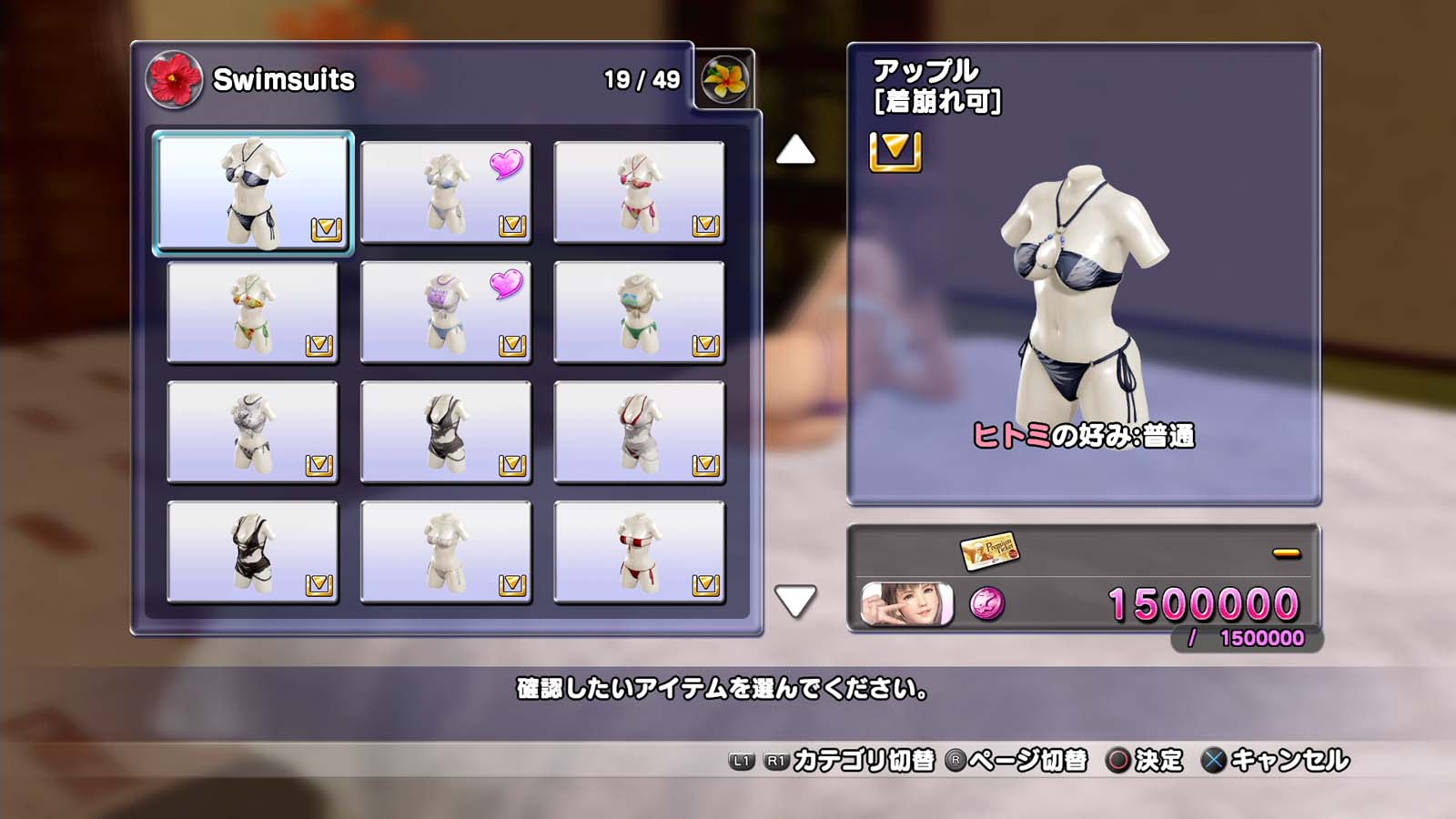The image size is (1456, 819).
Task: Choose the light blue bikini with heart
Action: tap(446, 193)
